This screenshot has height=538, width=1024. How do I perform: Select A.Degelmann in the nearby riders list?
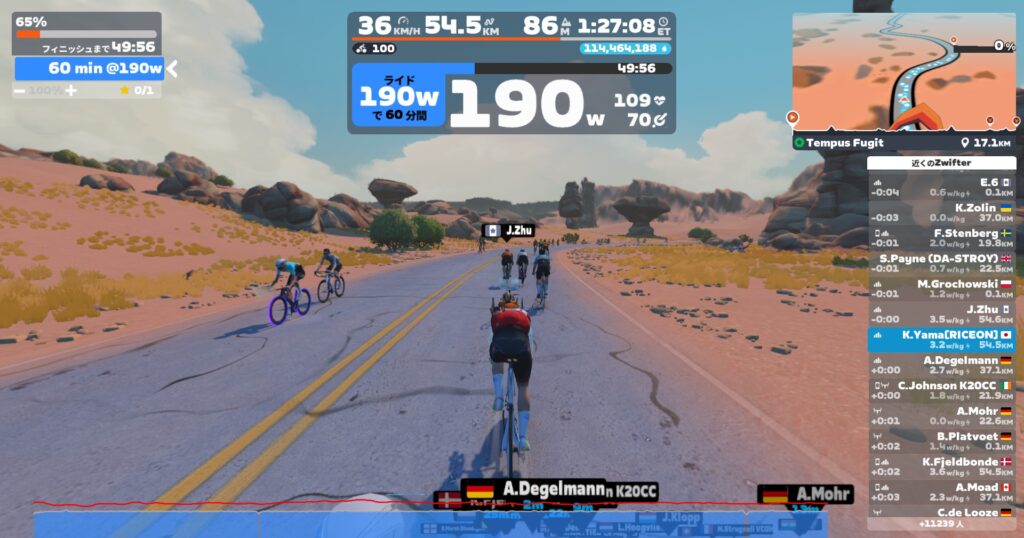pyautogui.click(x=941, y=365)
